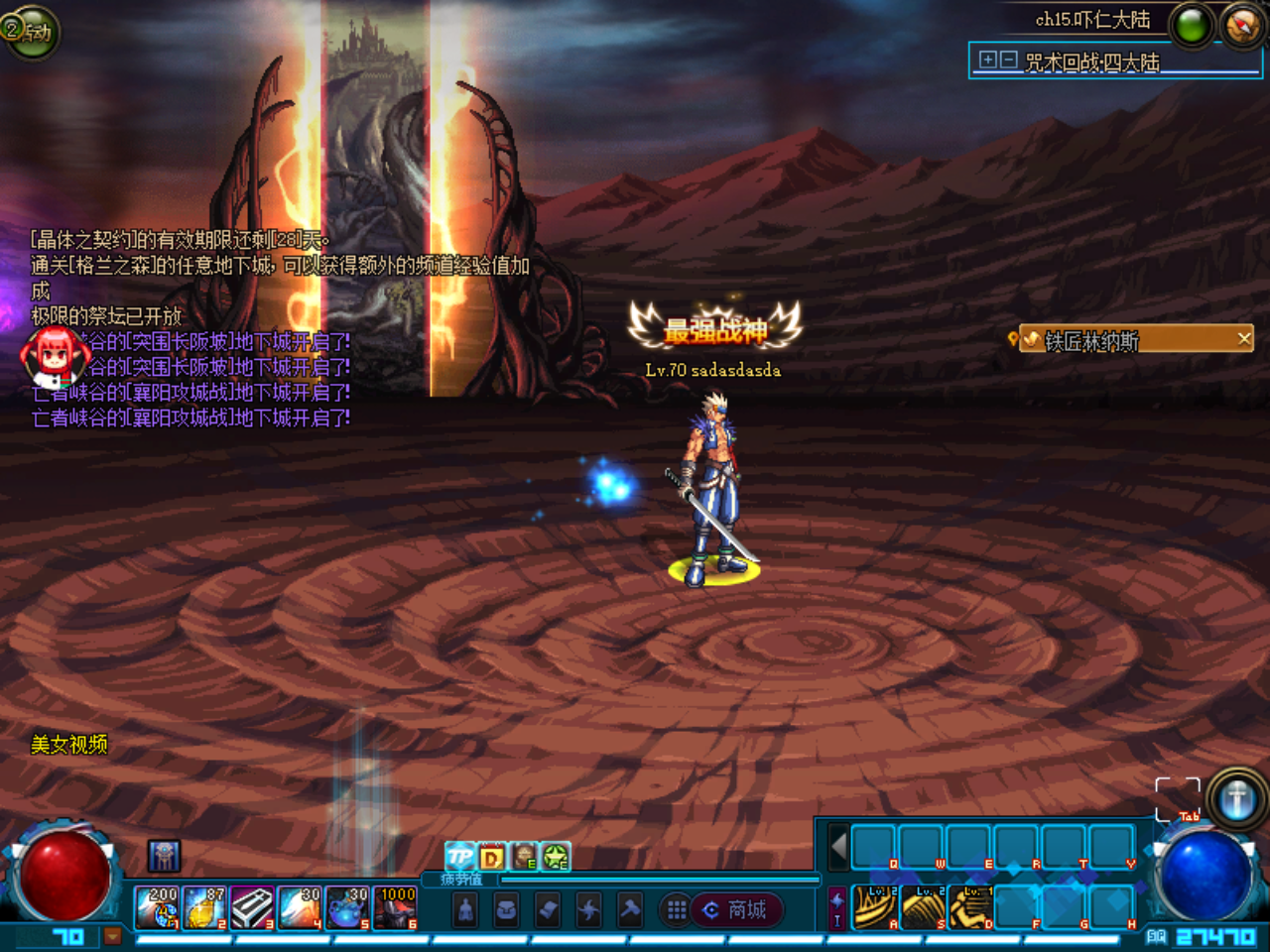Click the green status orb next to the channel name
This screenshot has height=952, width=1270.
[x=1191, y=24]
